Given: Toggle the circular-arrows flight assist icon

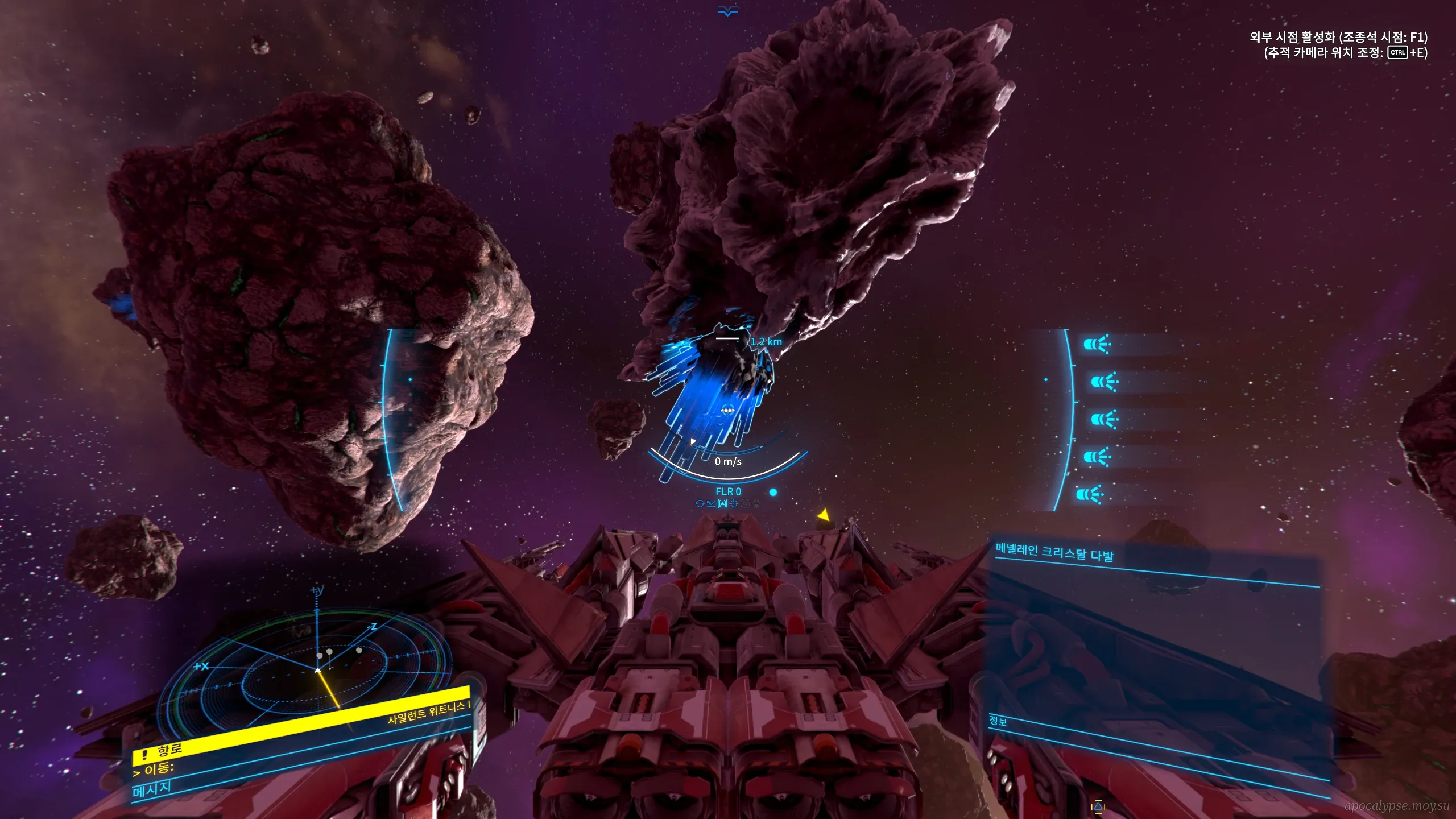Looking at the screenshot, I should [x=700, y=503].
